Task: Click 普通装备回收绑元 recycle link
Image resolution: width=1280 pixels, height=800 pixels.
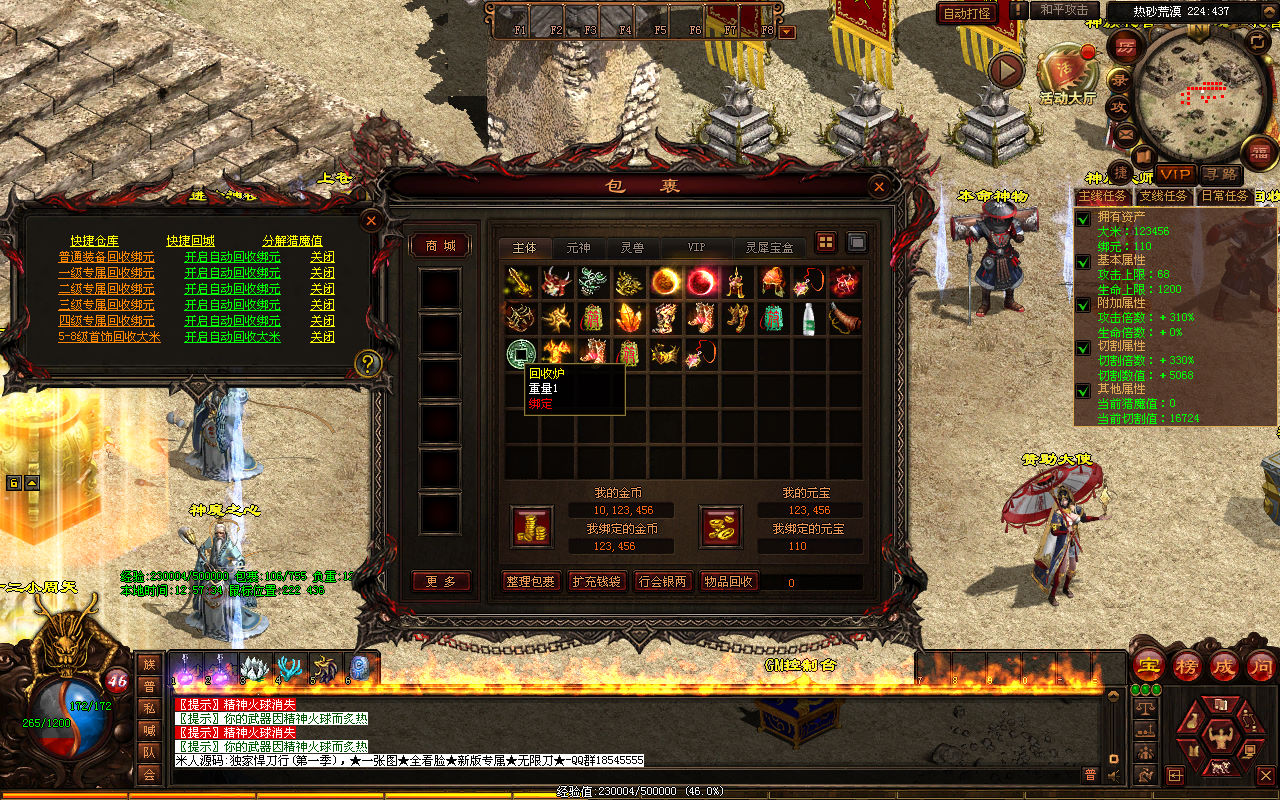Action: point(106,257)
